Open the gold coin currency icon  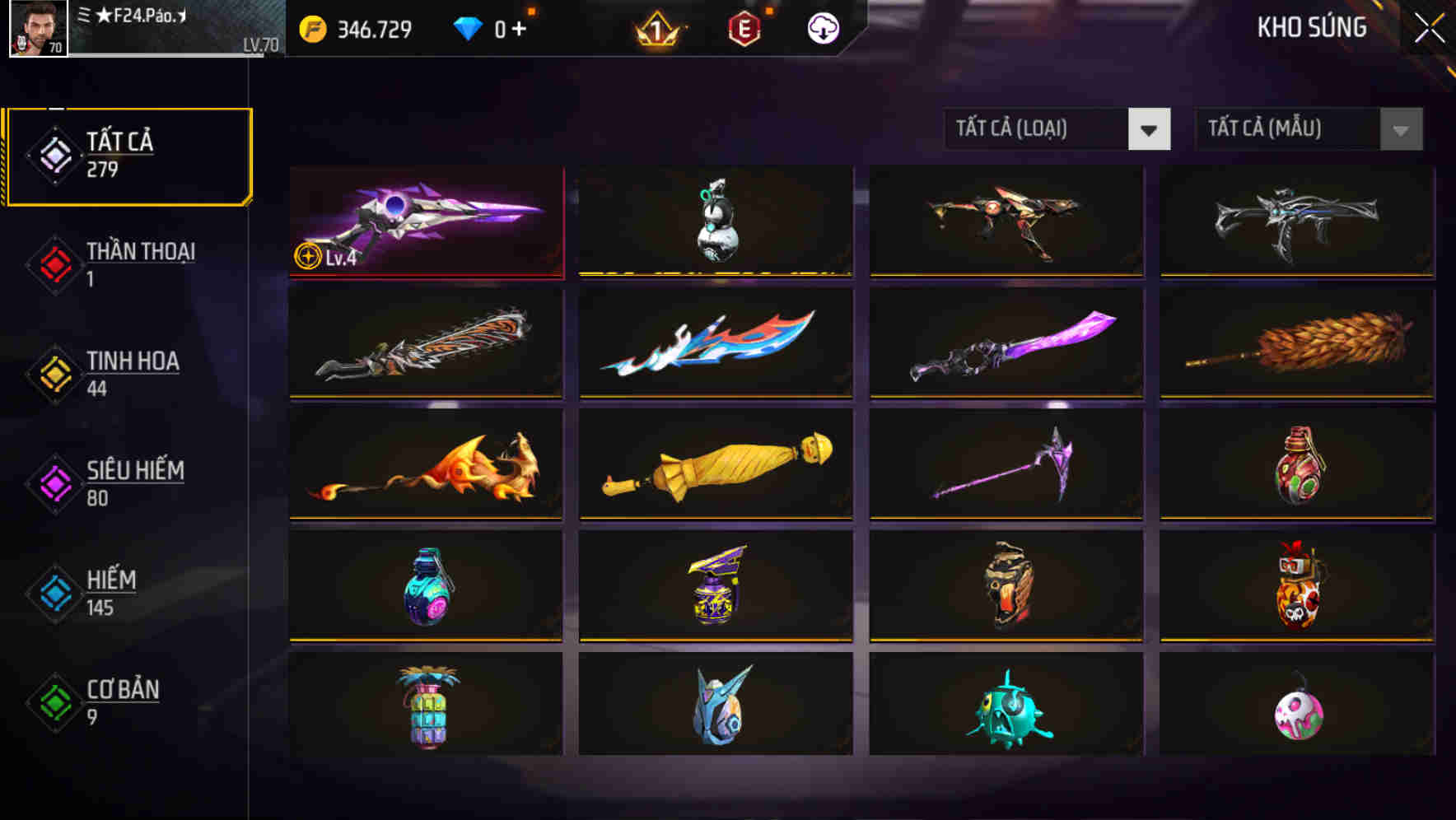(x=311, y=27)
